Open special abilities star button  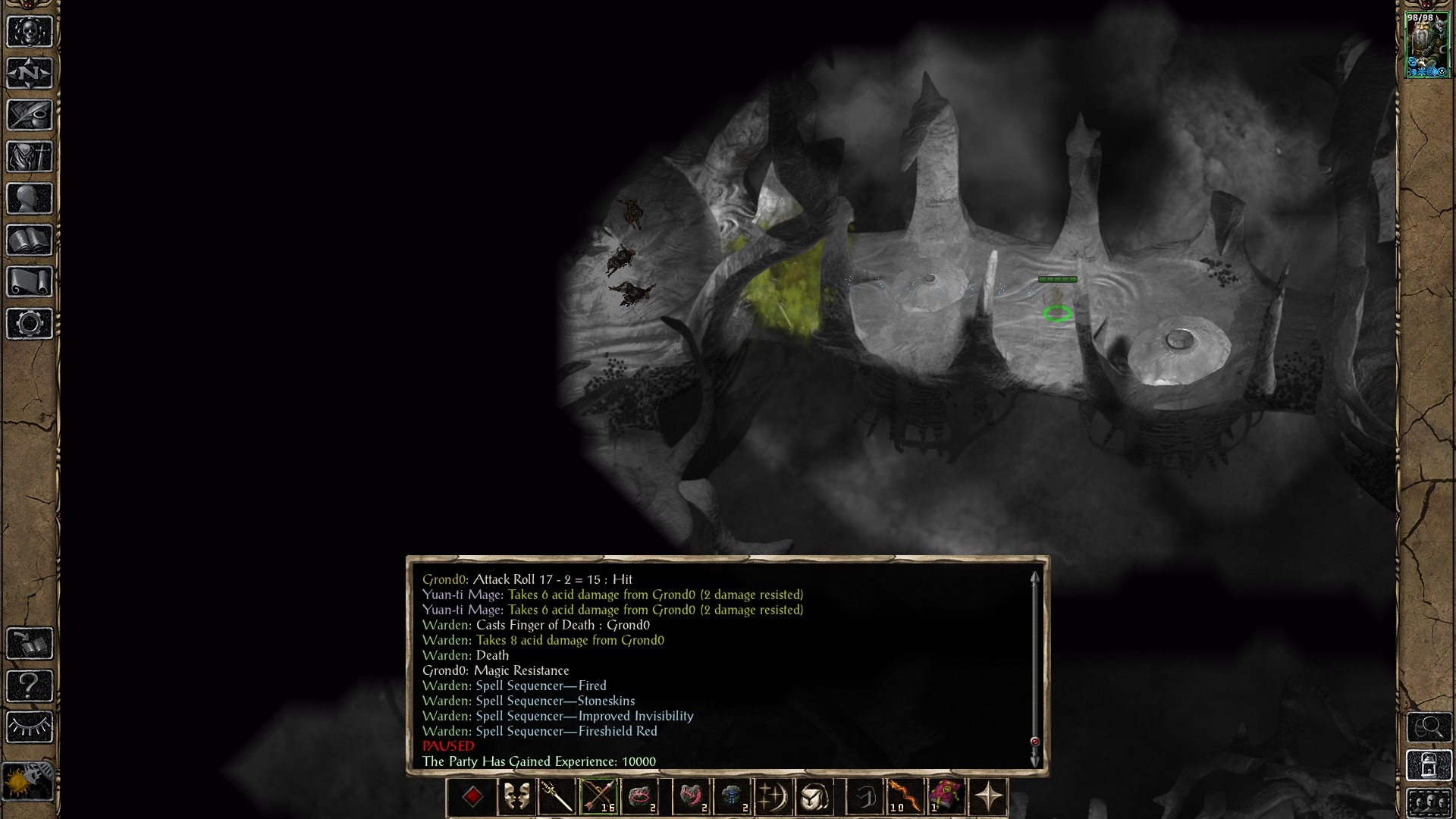[x=988, y=797]
